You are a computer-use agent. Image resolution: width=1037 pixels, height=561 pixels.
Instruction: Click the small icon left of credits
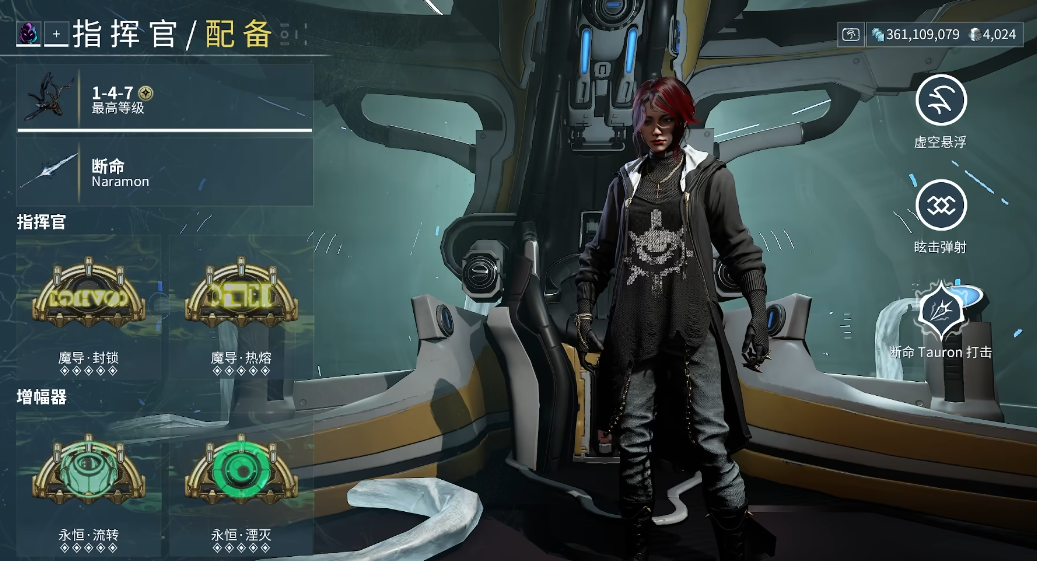pyautogui.click(x=851, y=35)
